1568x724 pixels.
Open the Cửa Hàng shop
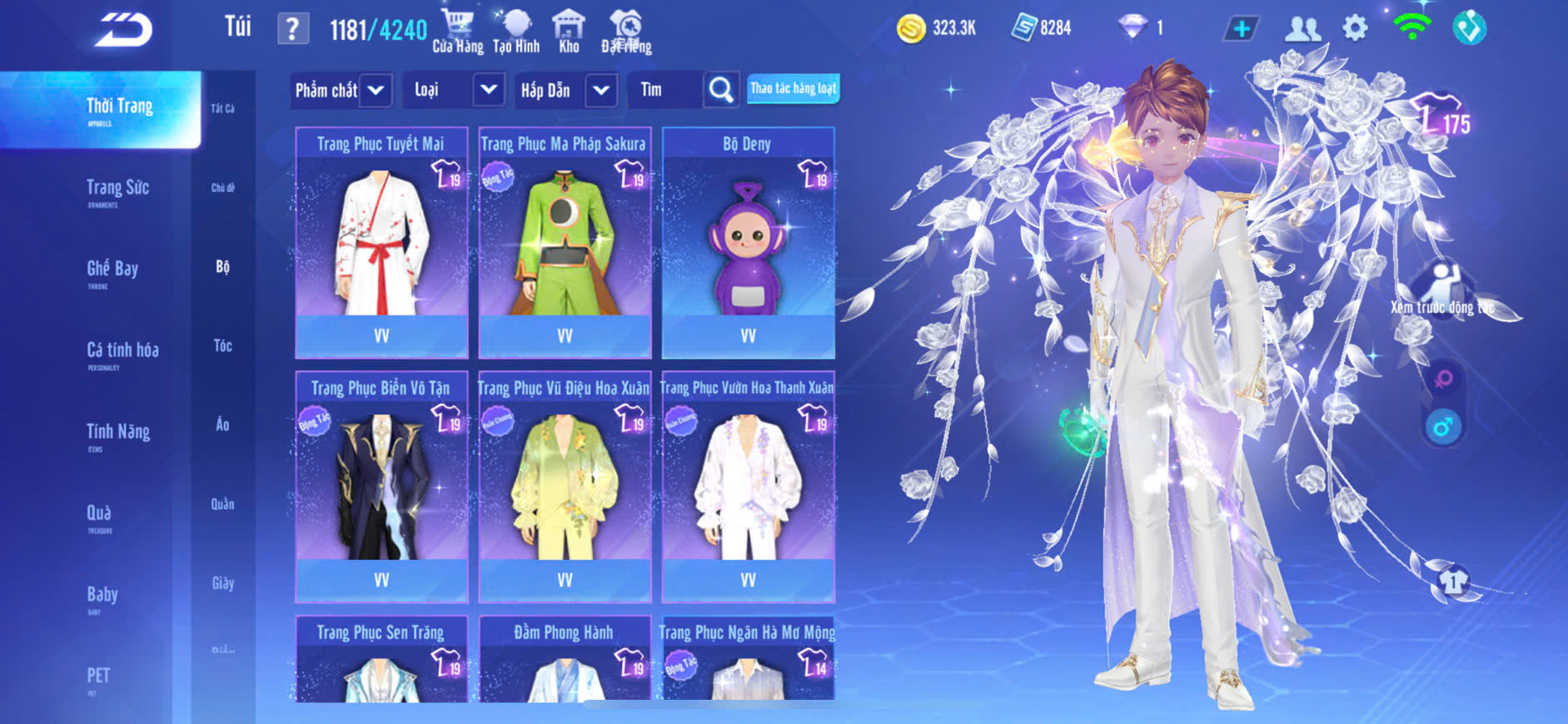tap(457, 32)
